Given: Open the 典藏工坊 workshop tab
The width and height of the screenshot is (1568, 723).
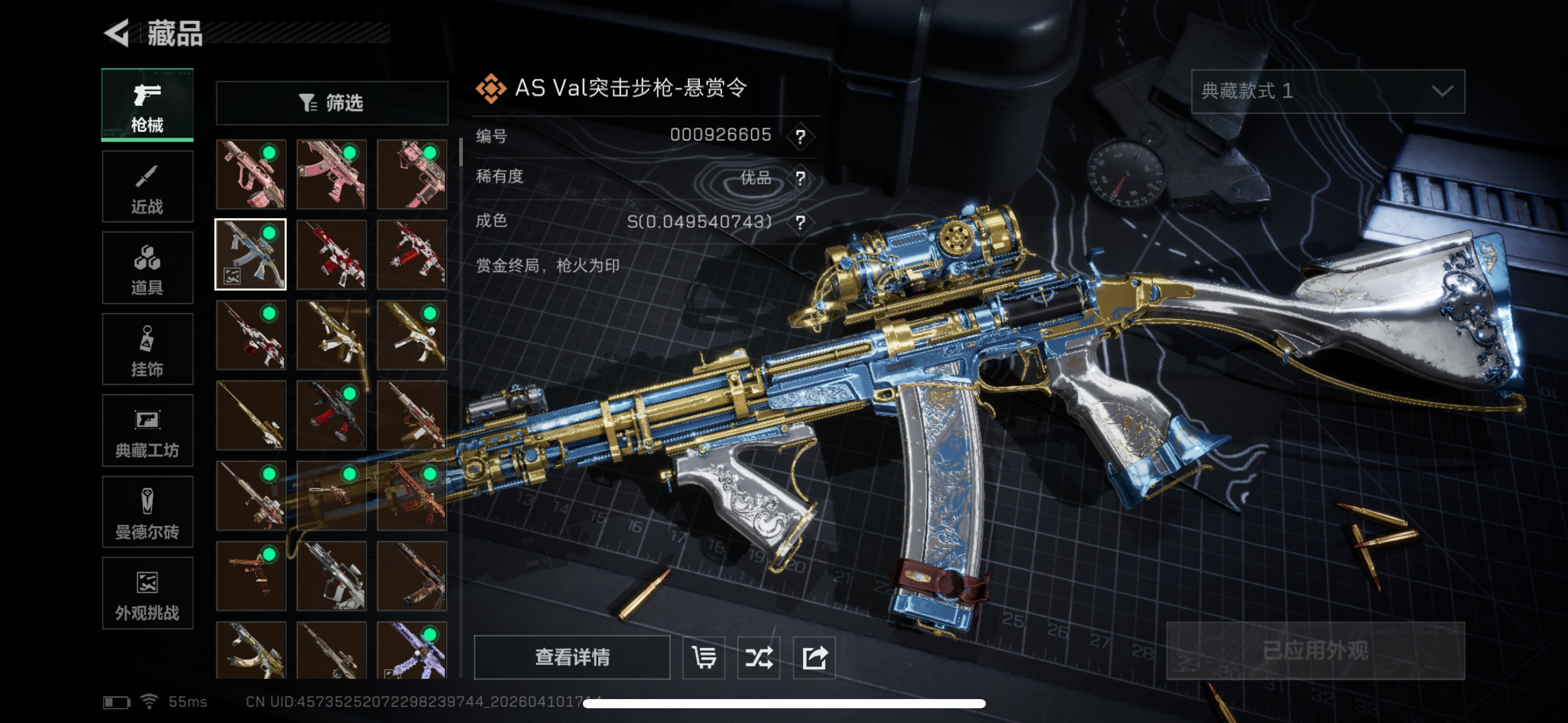Looking at the screenshot, I should click(147, 430).
